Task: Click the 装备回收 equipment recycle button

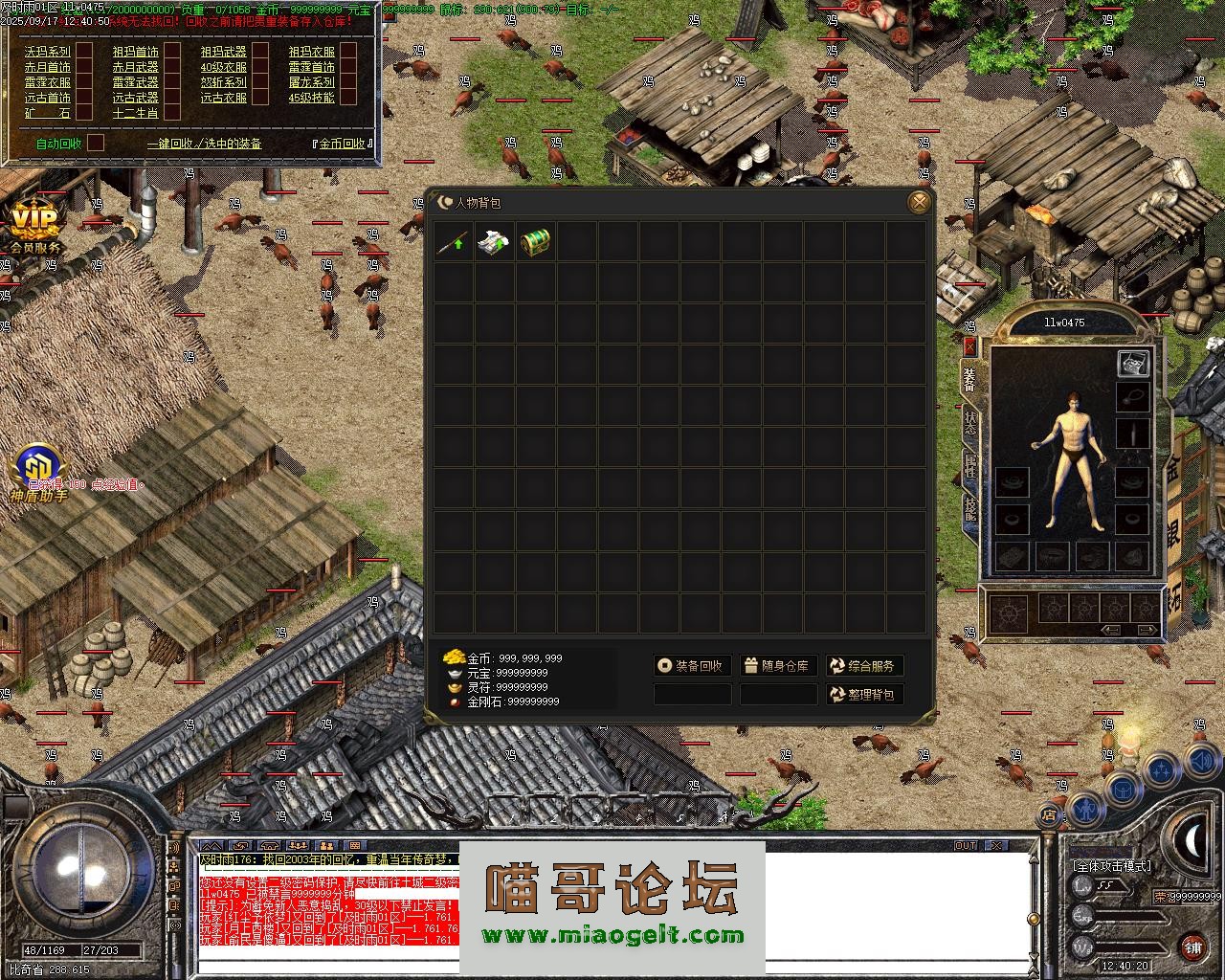Action: [693, 666]
